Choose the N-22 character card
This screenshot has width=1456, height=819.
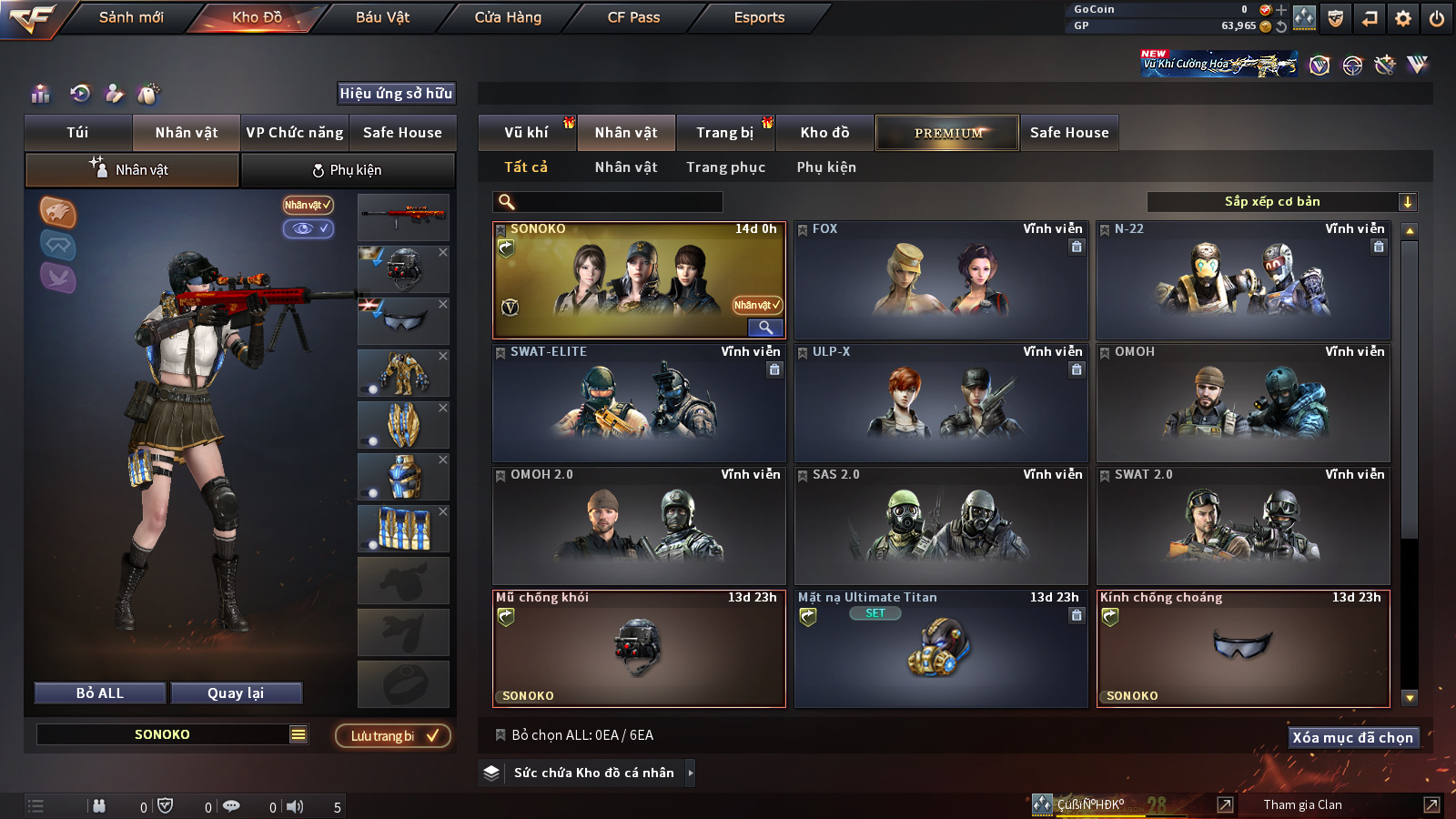point(1243,280)
